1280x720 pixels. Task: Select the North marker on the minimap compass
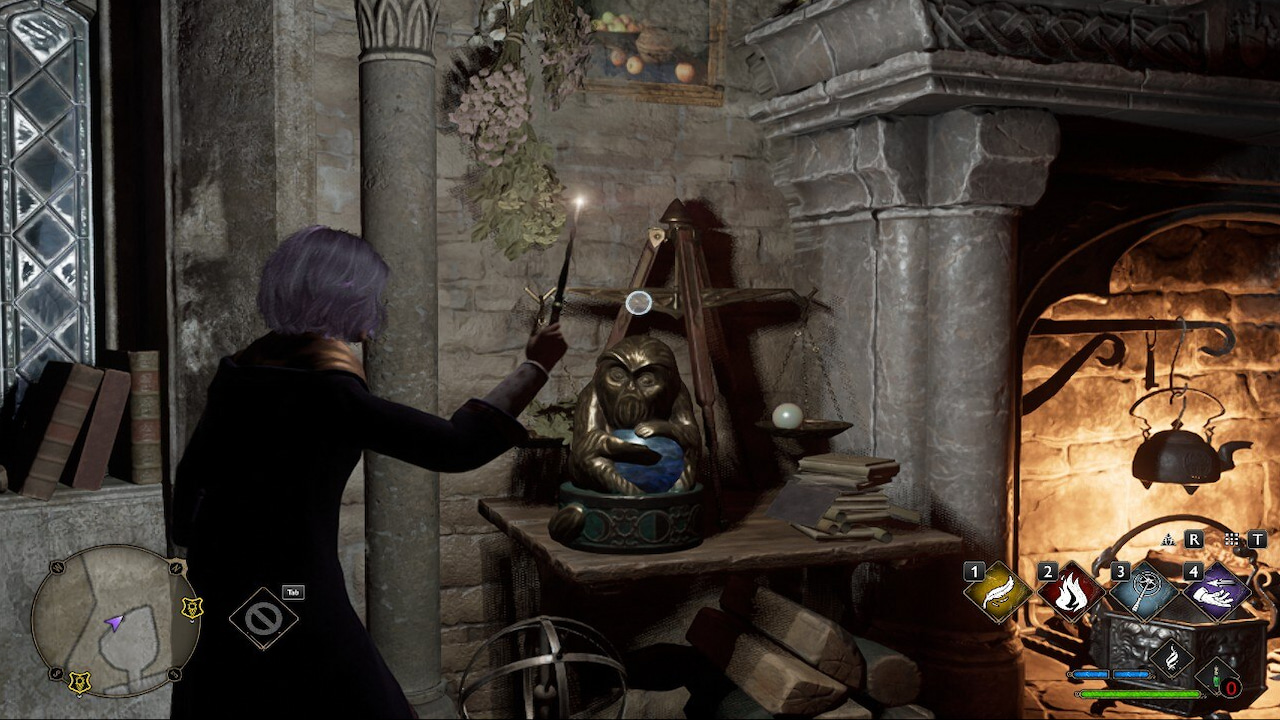point(176,567)
